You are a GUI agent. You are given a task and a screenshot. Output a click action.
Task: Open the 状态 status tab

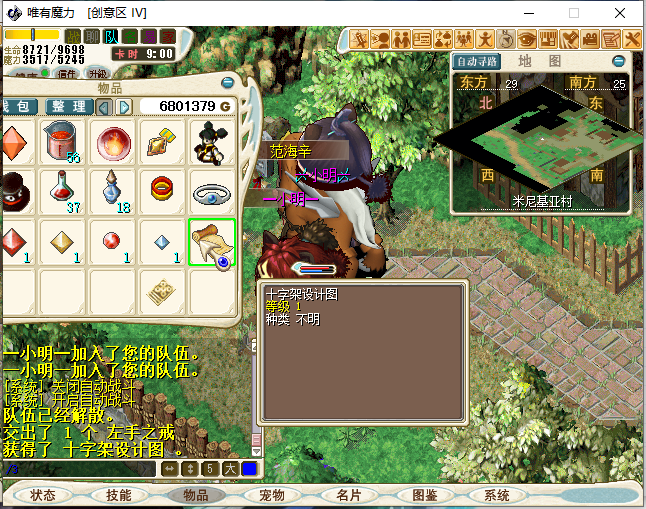click(x=43, y=495)
